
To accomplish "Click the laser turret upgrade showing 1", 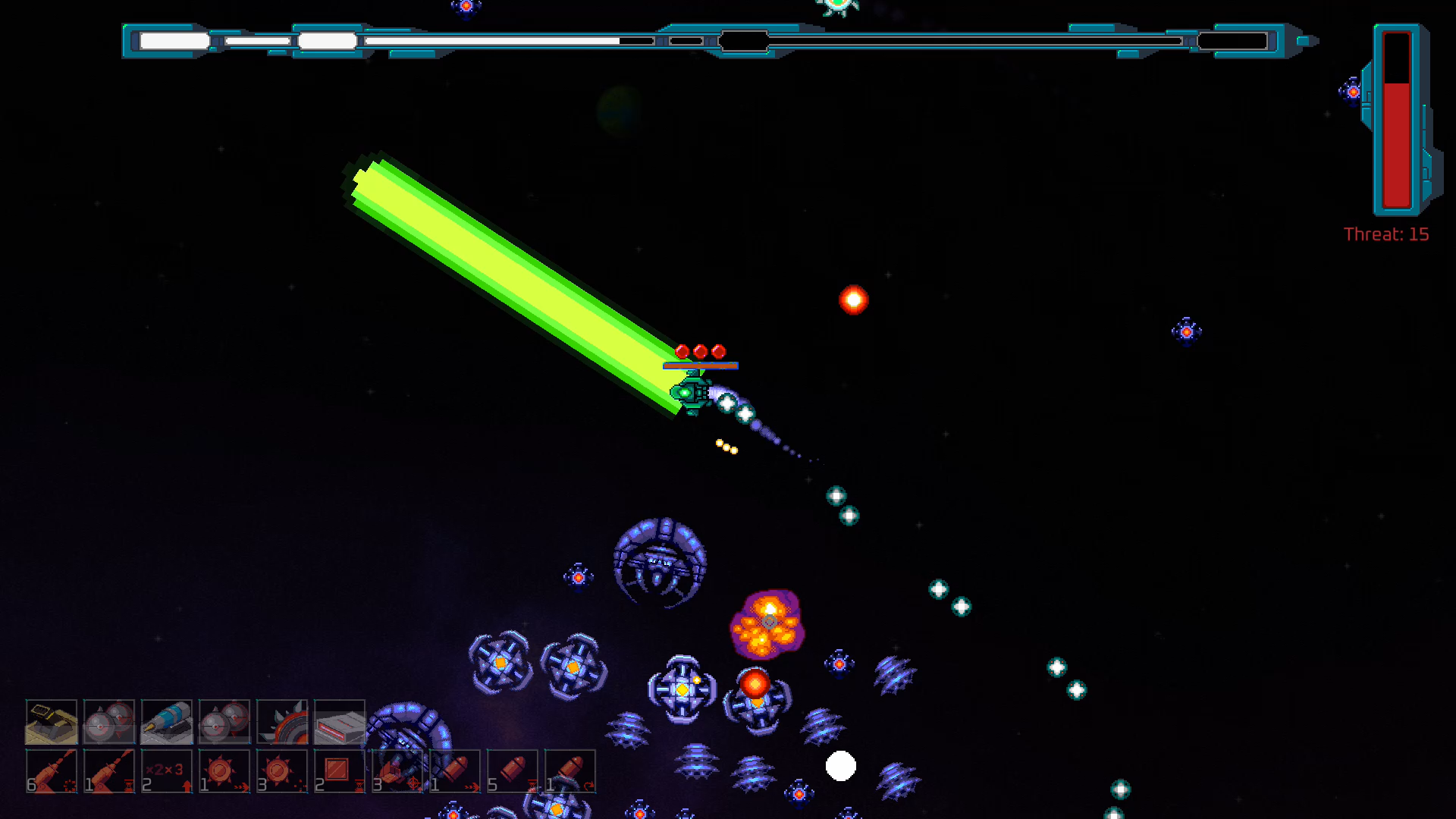I will tap(109, 771).
